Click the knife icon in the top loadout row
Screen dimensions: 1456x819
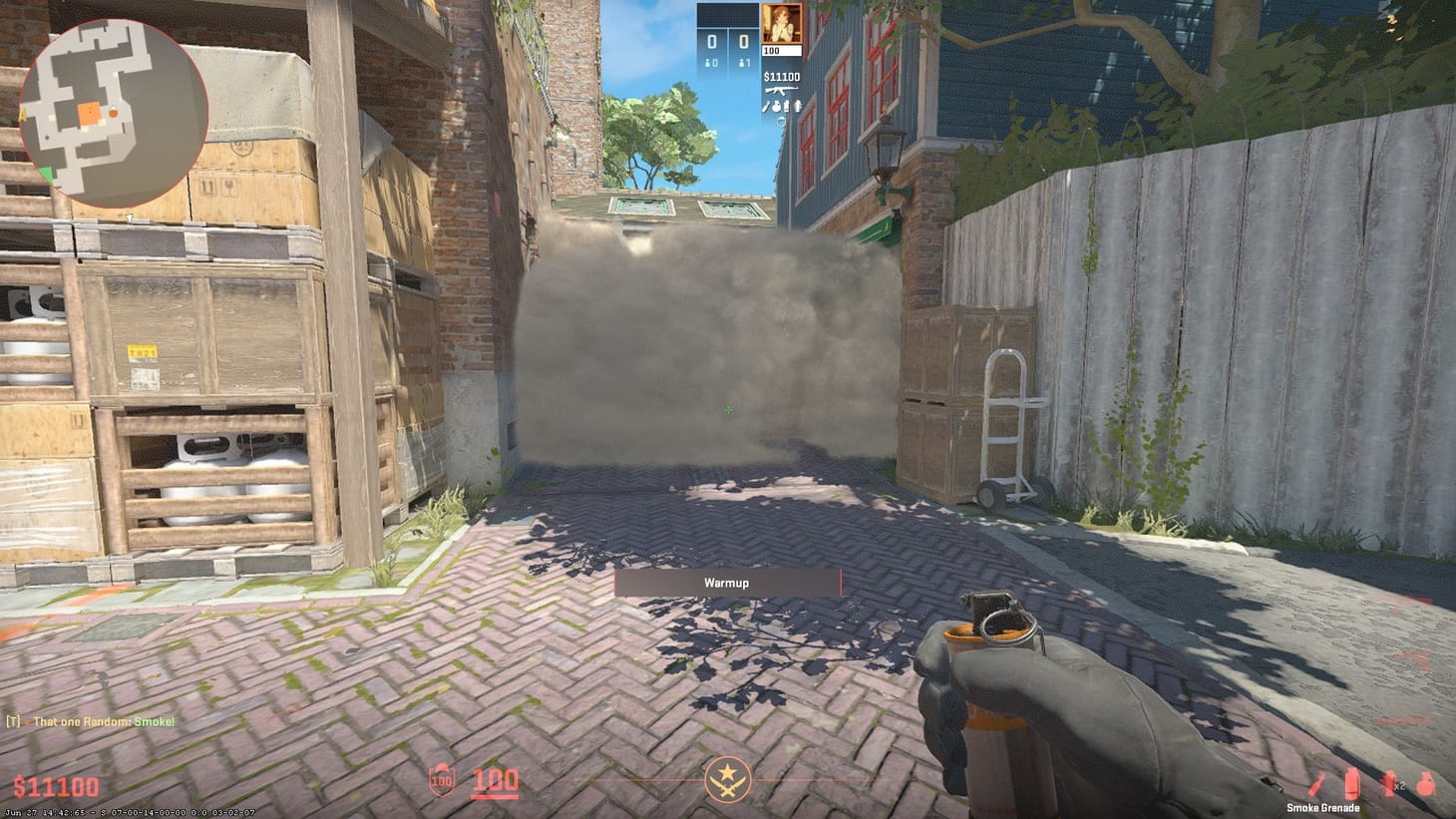[765, 107]
